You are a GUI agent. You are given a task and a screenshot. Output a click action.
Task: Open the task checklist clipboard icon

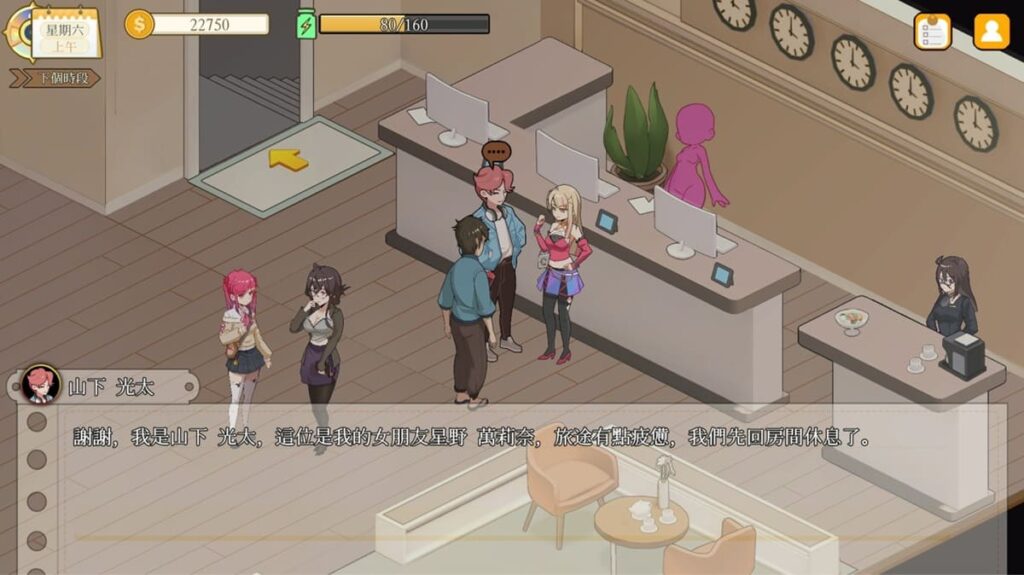point(932,31)
